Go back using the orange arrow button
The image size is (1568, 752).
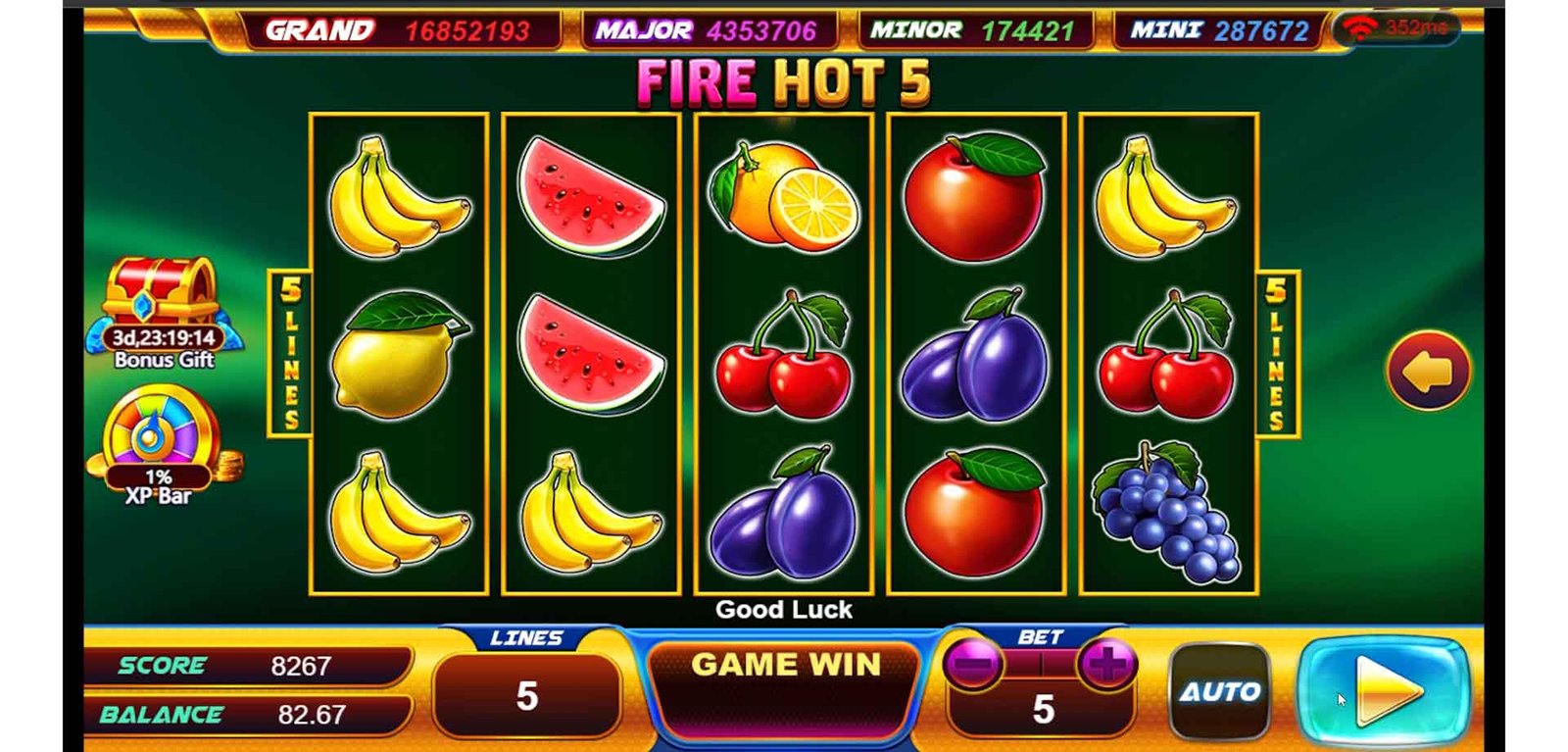point(1428,372)
